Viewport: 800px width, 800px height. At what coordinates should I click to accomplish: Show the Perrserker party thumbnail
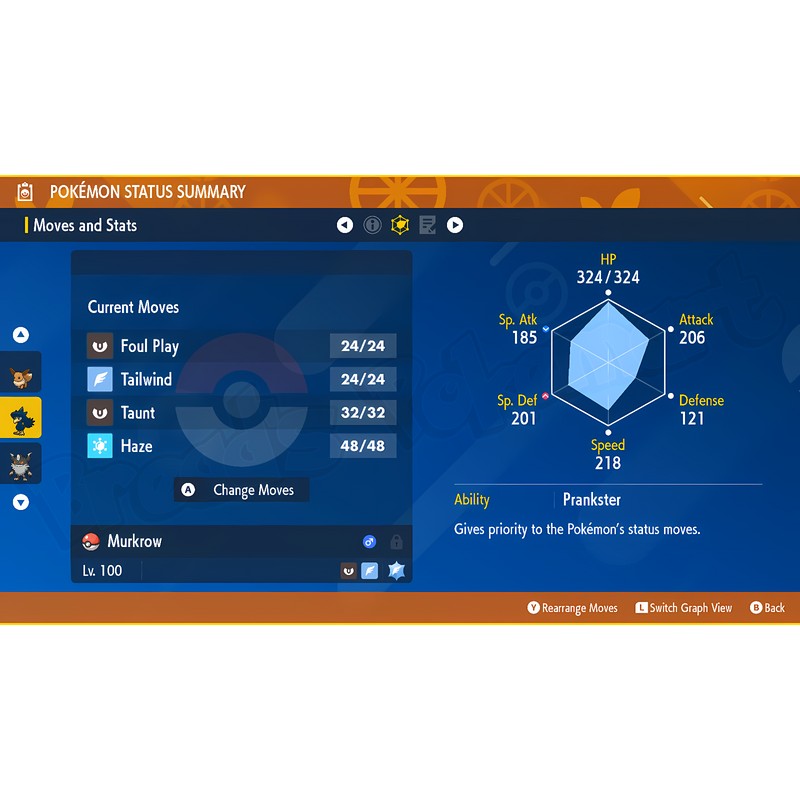pyautogui.click(x=21, y=463)
